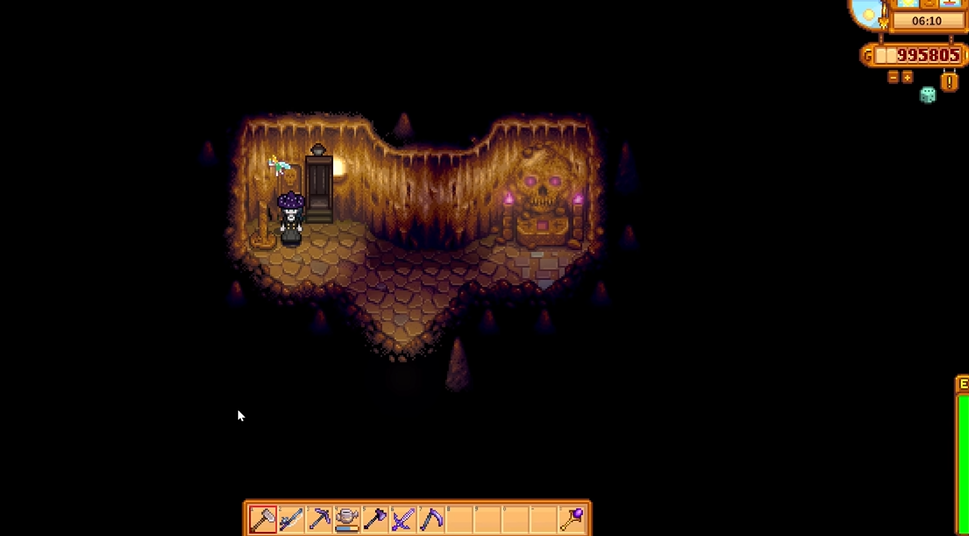Select the purple sword slot
The height and width of the screenshot is (536, 969).
coord(403,519)
